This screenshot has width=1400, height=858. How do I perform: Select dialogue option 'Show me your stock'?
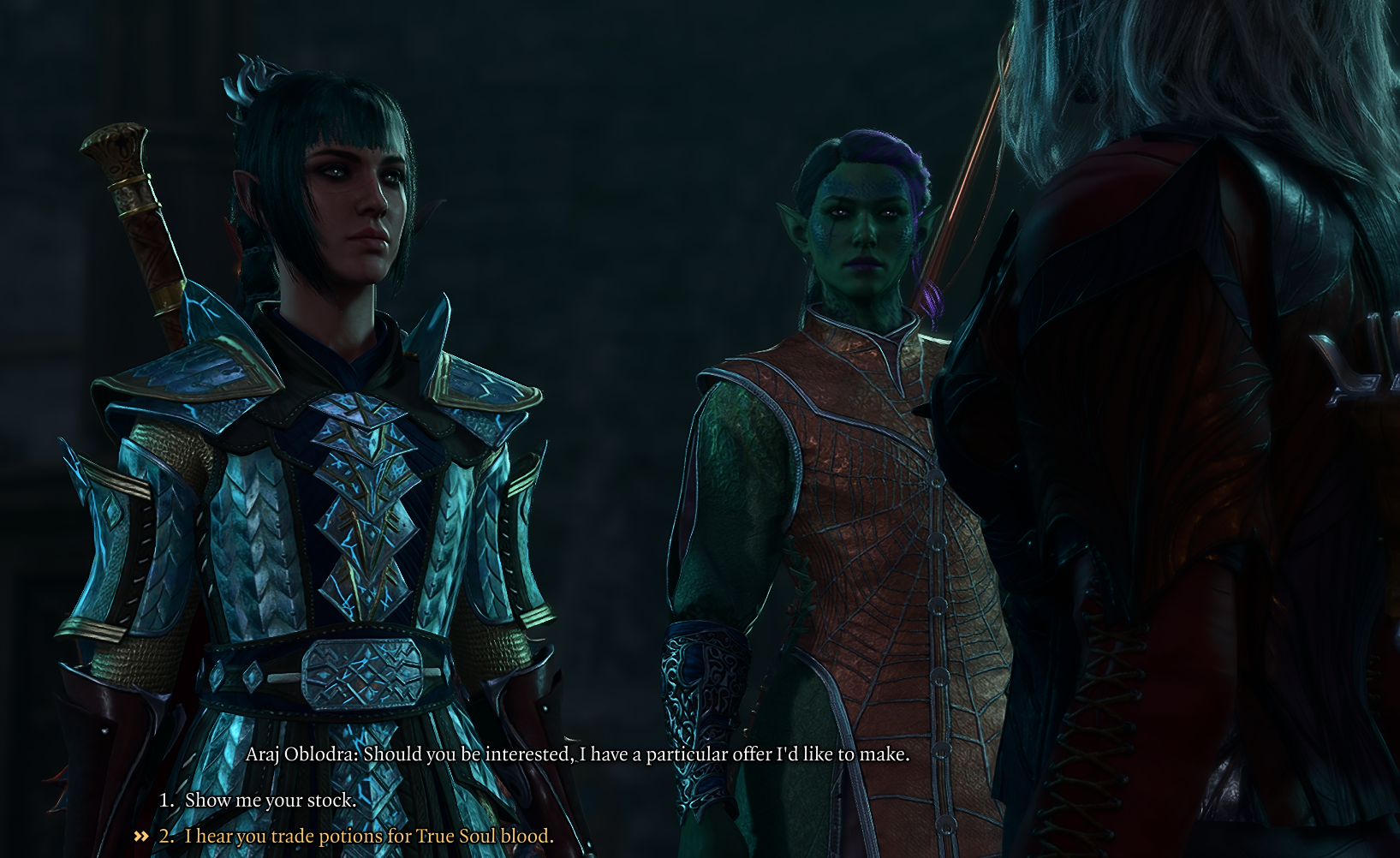pos(268,801)
